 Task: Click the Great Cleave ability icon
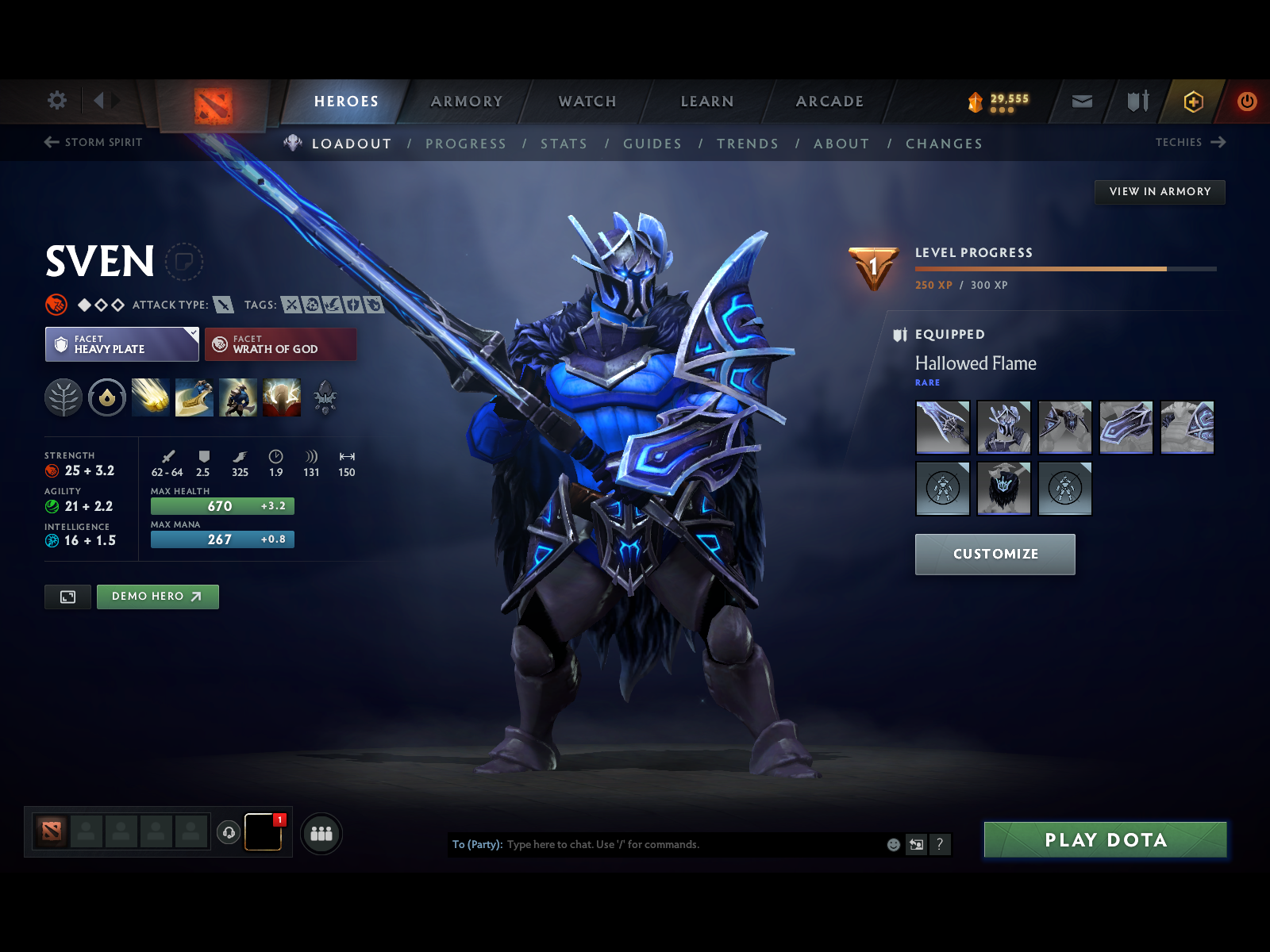tap(193, 397)
